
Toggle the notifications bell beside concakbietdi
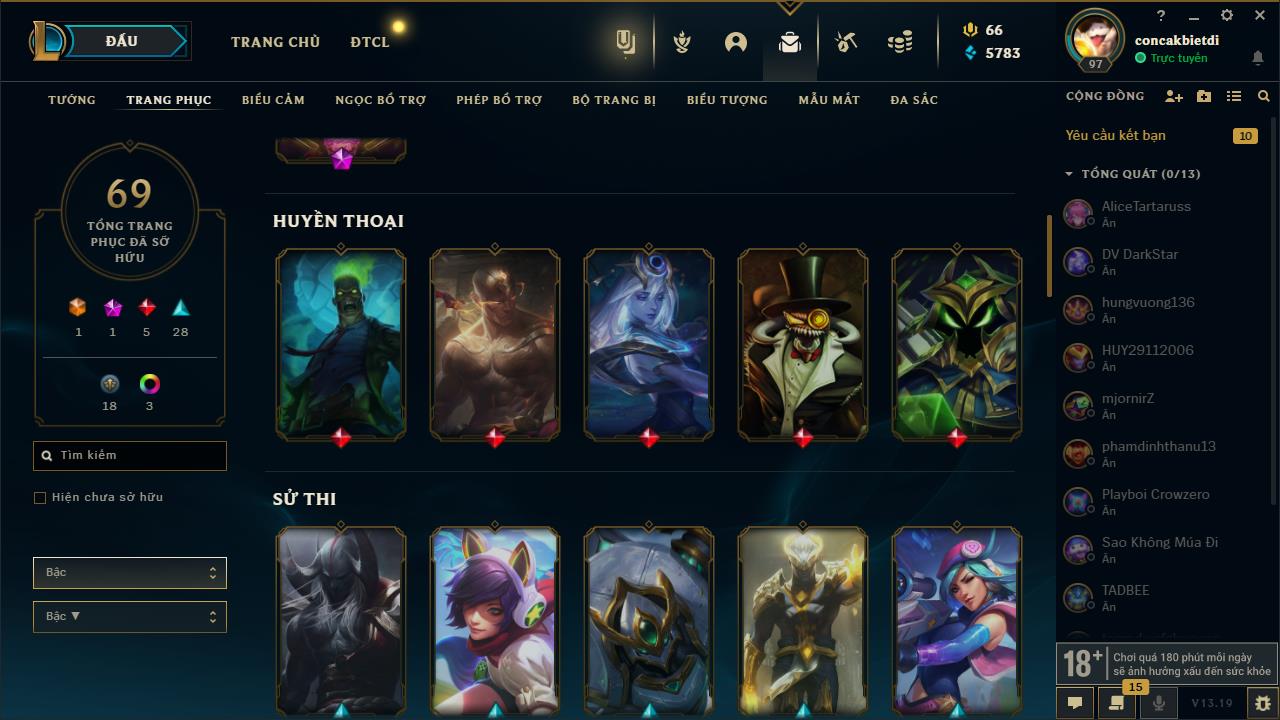pos(1258,59)
